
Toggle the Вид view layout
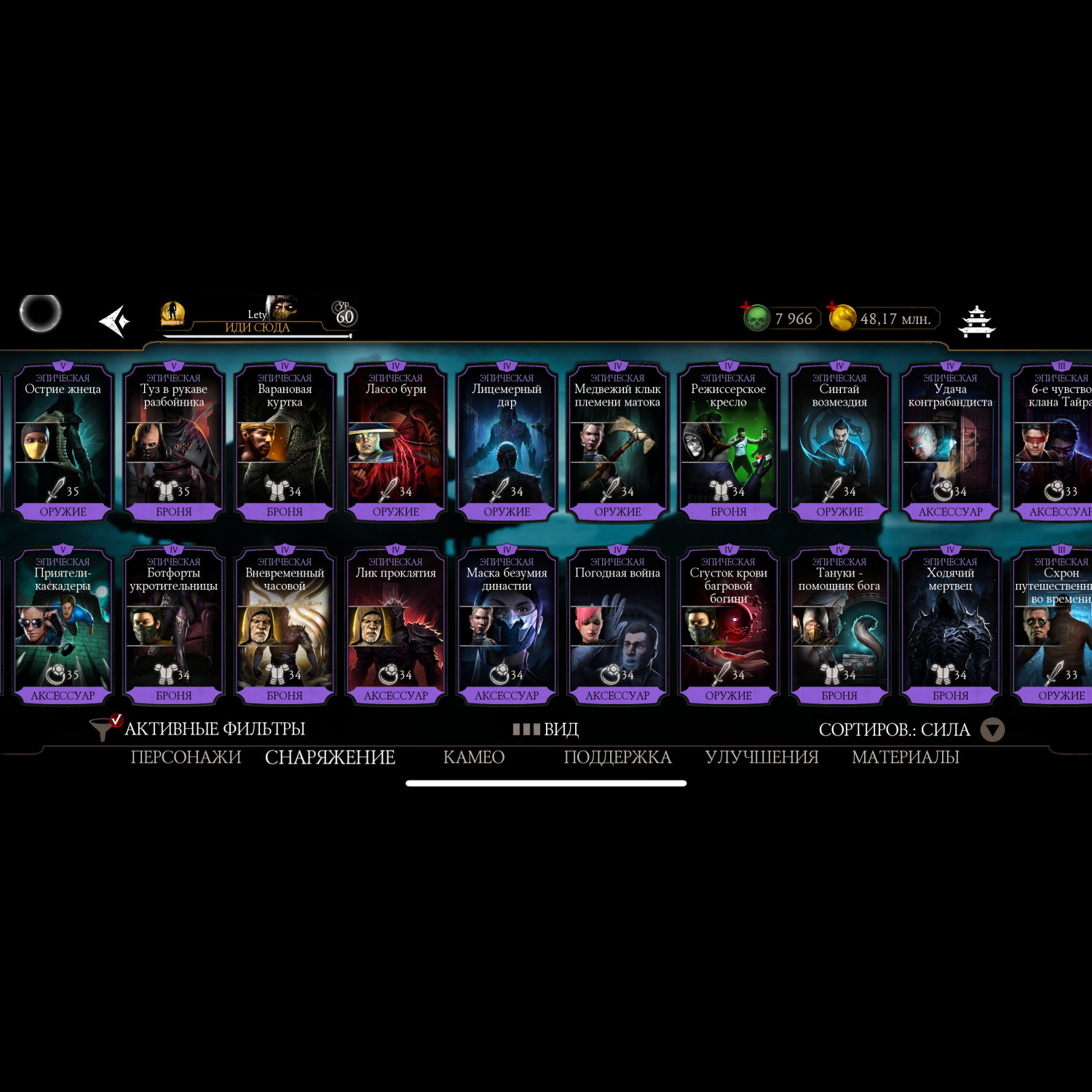[546, 729]
